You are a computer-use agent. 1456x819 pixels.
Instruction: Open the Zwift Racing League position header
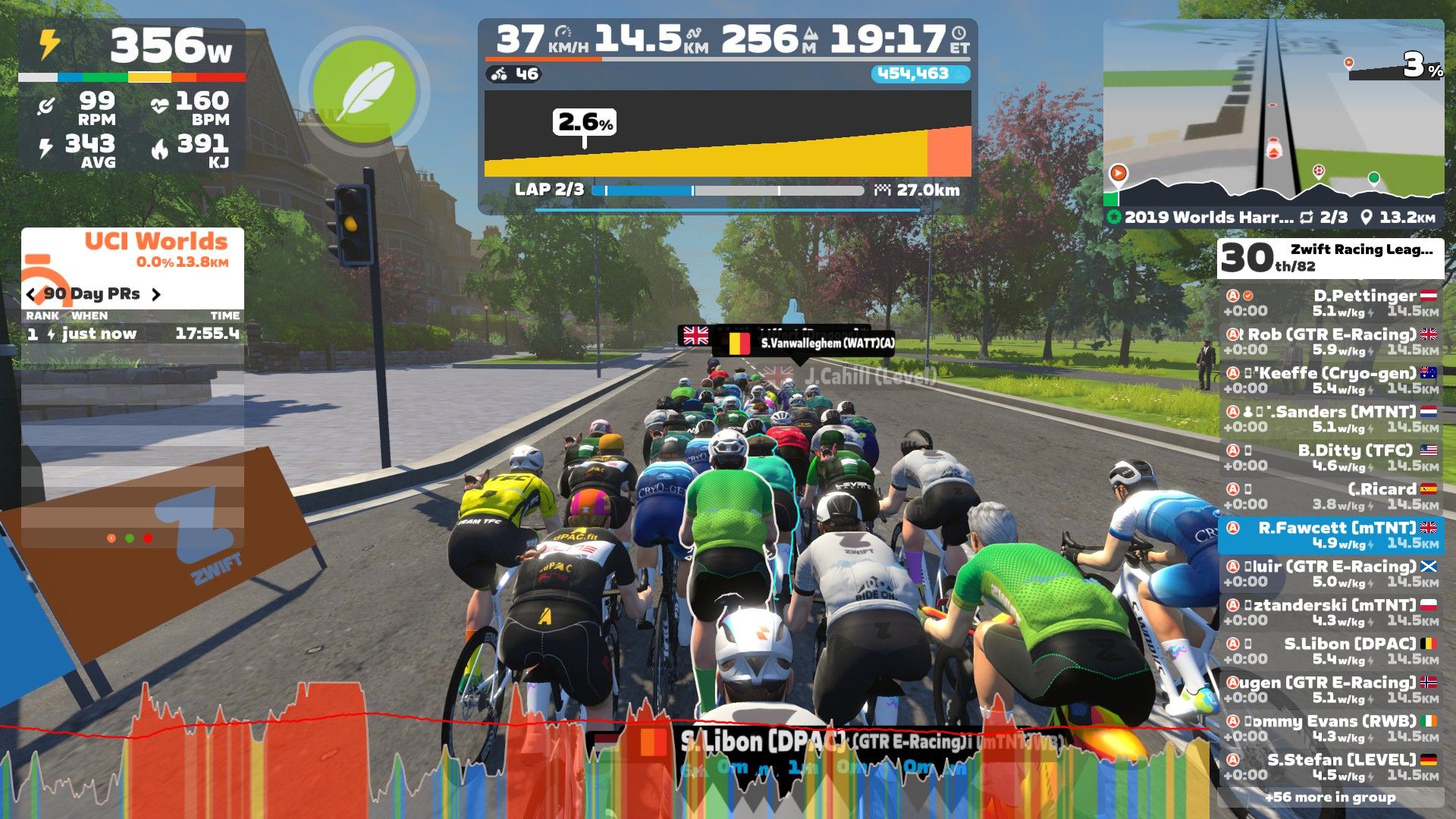tap(1330, 258)
